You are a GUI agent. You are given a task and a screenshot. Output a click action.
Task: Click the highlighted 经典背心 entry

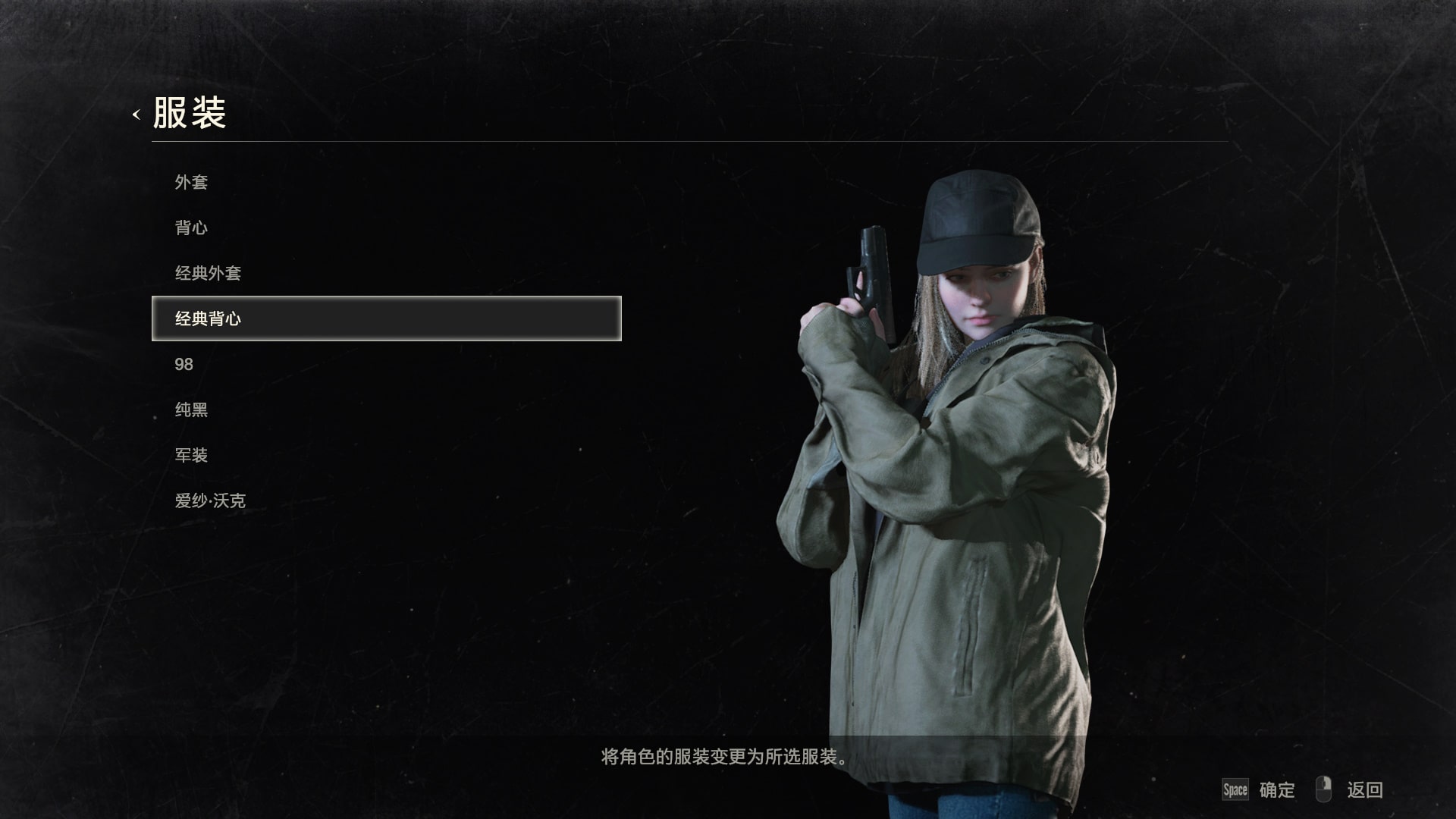(x=210, y=318)
